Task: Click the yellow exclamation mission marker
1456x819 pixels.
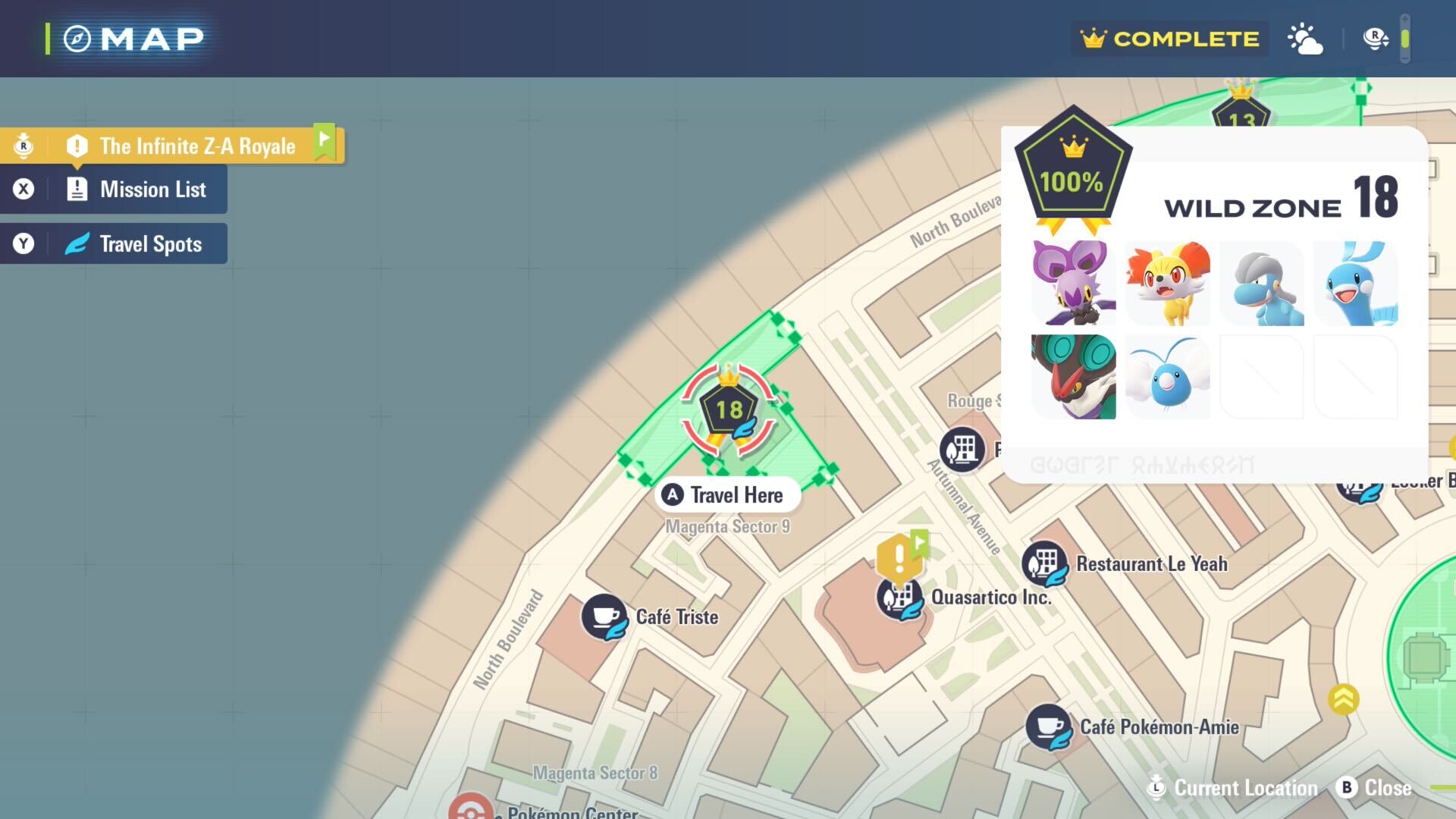Action: coord(899,557)
